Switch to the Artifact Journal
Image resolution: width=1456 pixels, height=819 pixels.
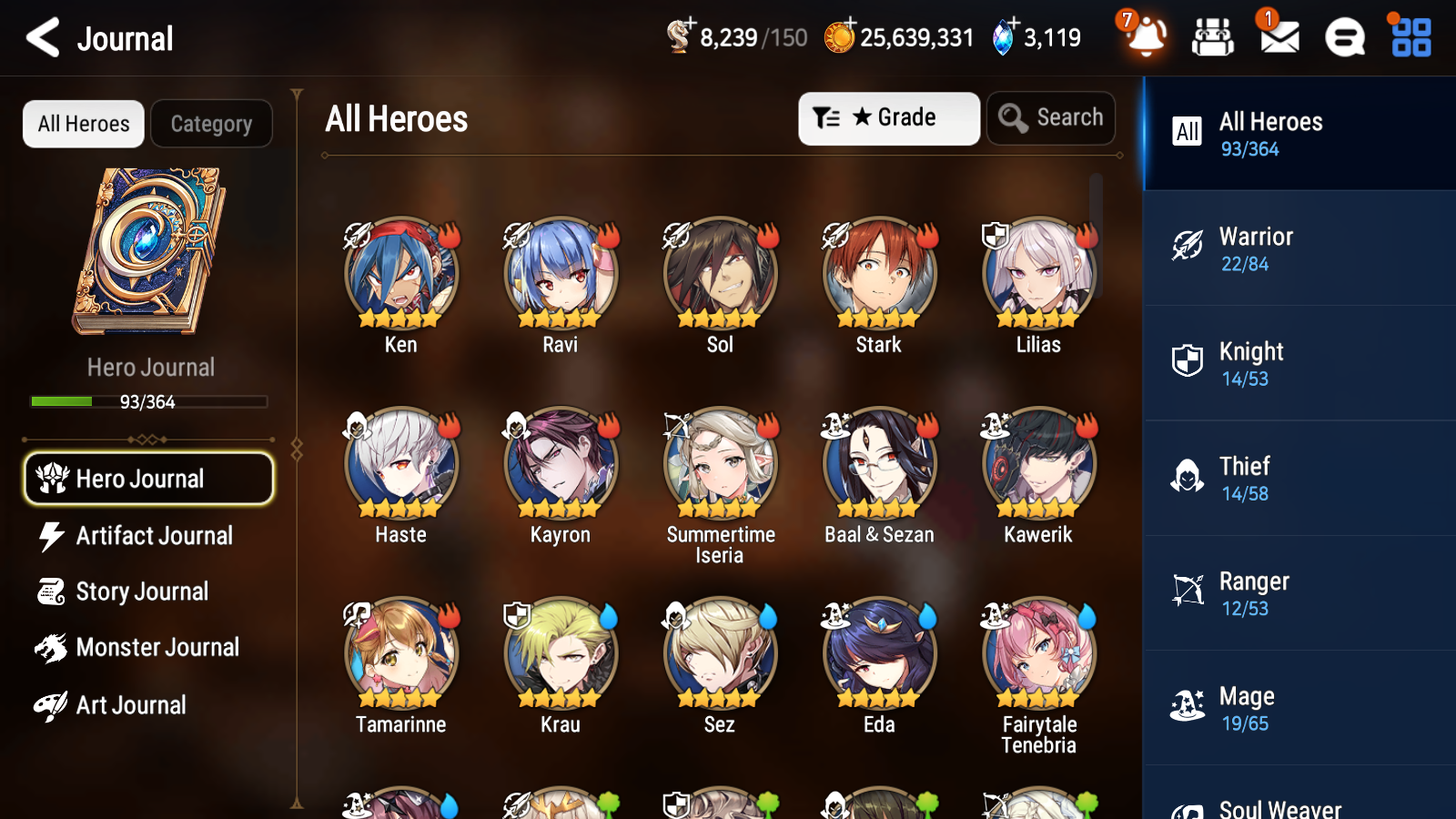click(155, 536)
